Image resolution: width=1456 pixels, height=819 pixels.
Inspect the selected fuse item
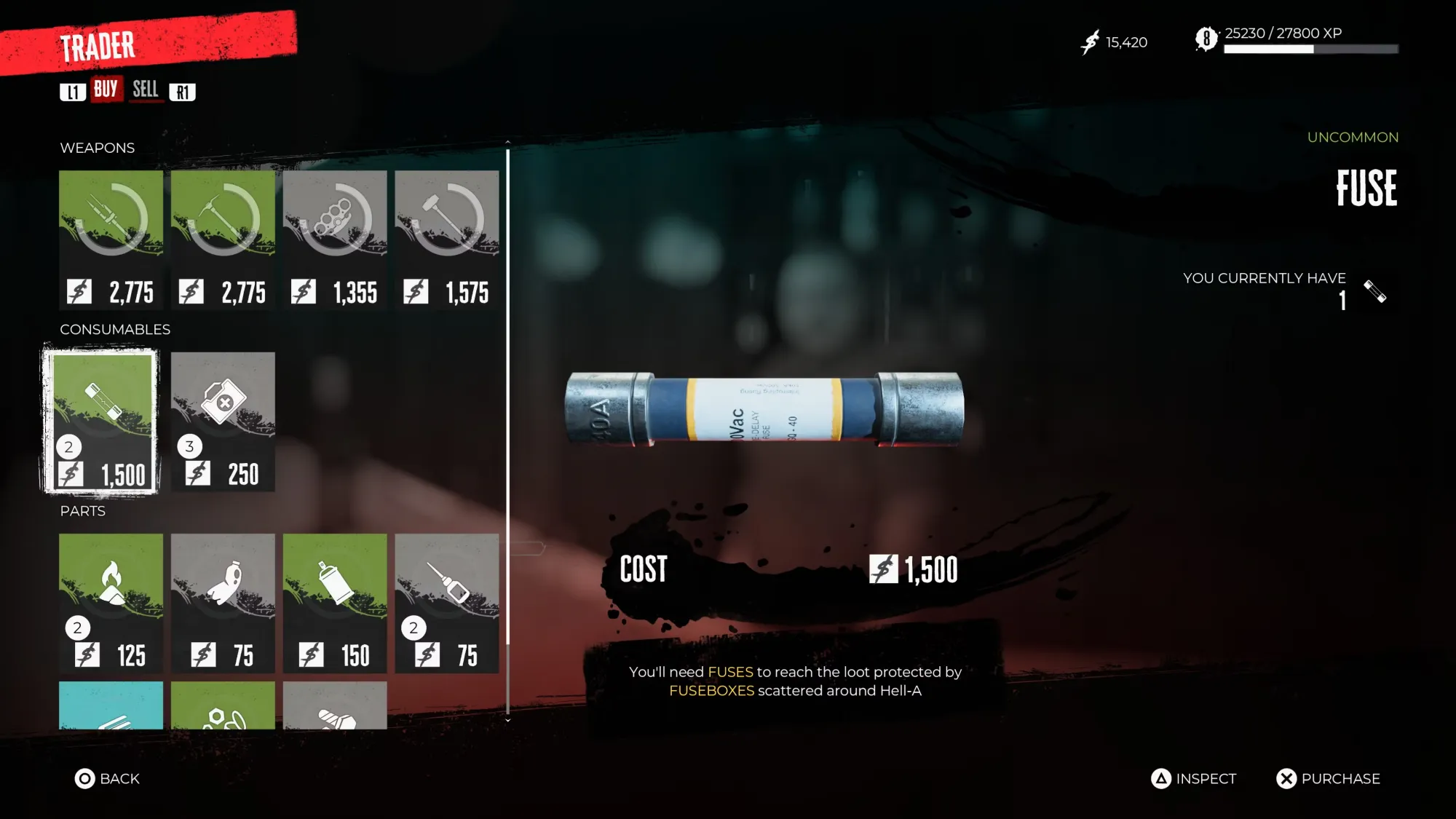1194,778
